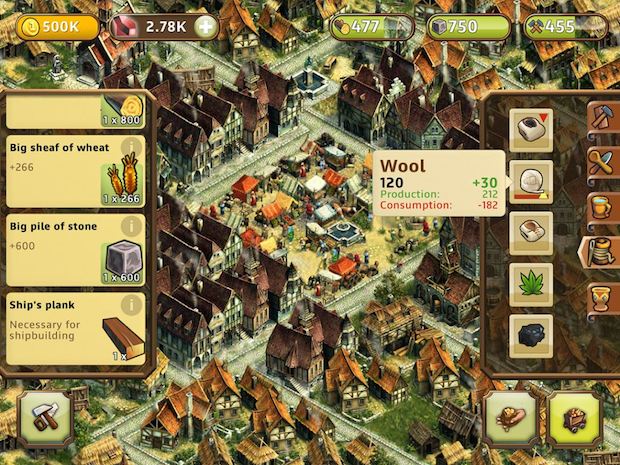Switch to the fork and spoon food tab
Screen dimensions: 620x465
point(603,160)
